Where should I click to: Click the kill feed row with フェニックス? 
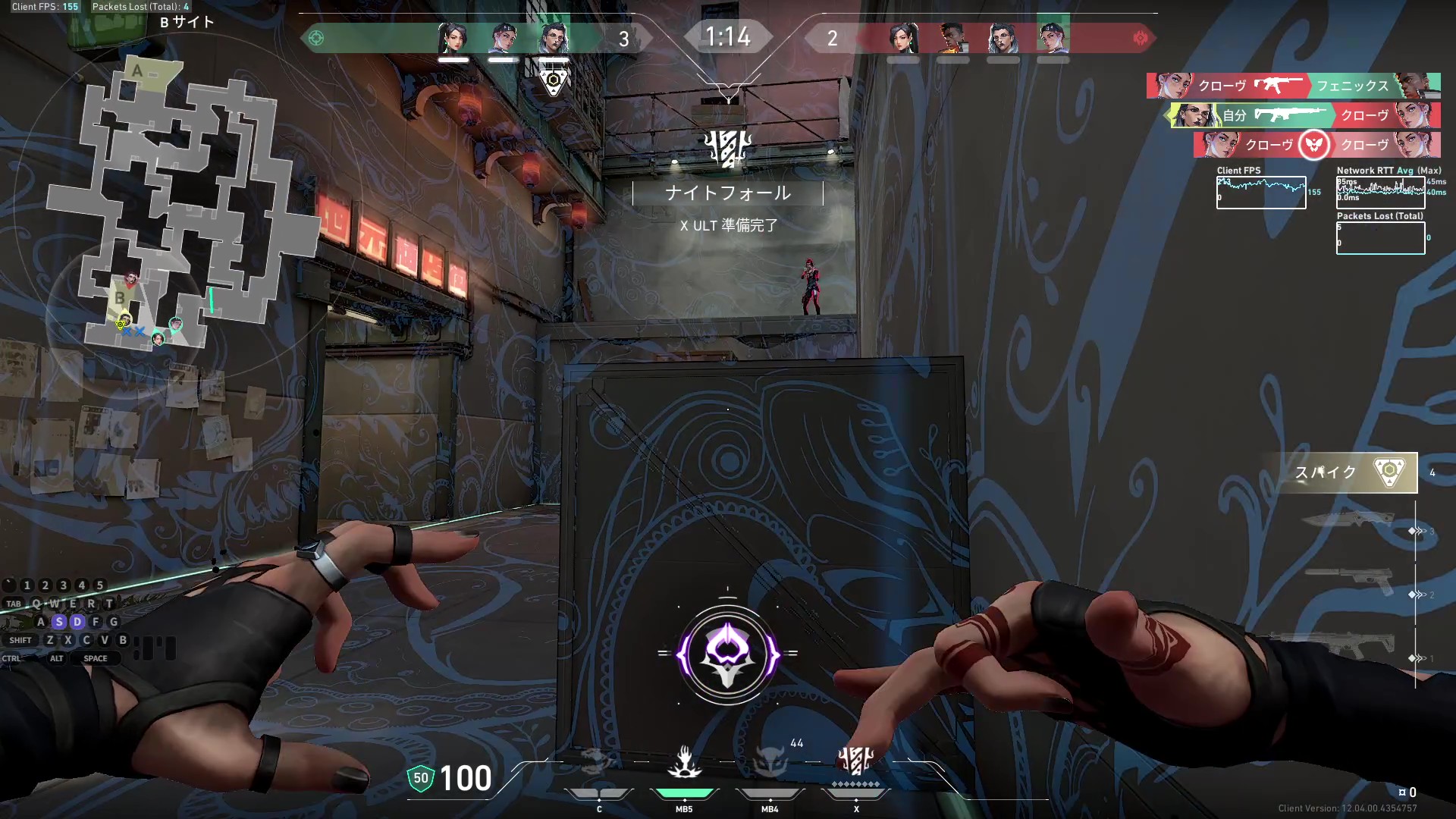1293,86
